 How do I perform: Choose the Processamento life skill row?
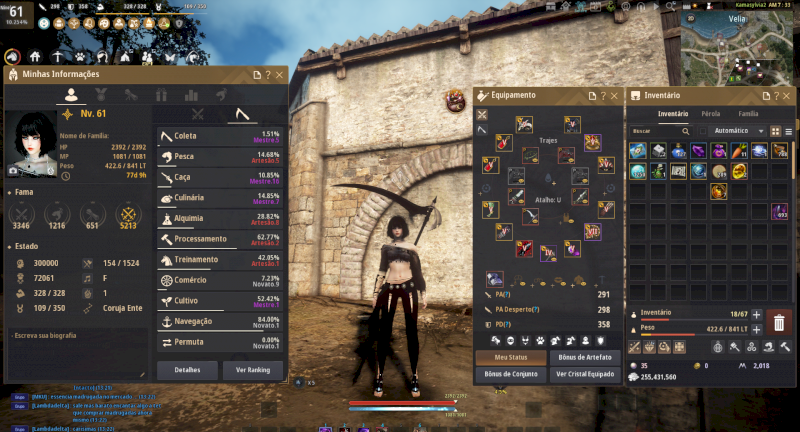tap(220, 240)
